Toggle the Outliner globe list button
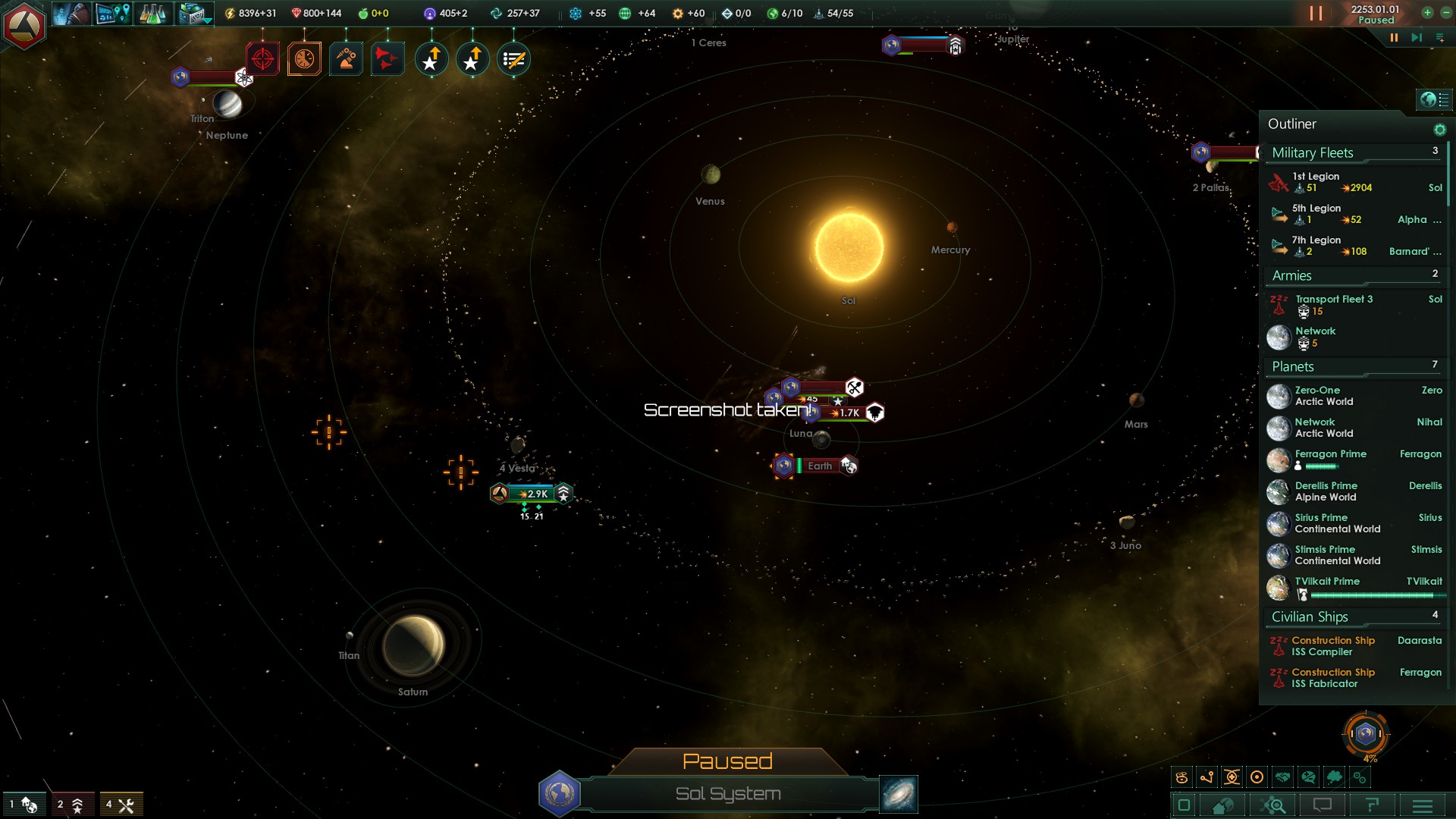Screen dimensions: 1456x819 (1434, 99)
